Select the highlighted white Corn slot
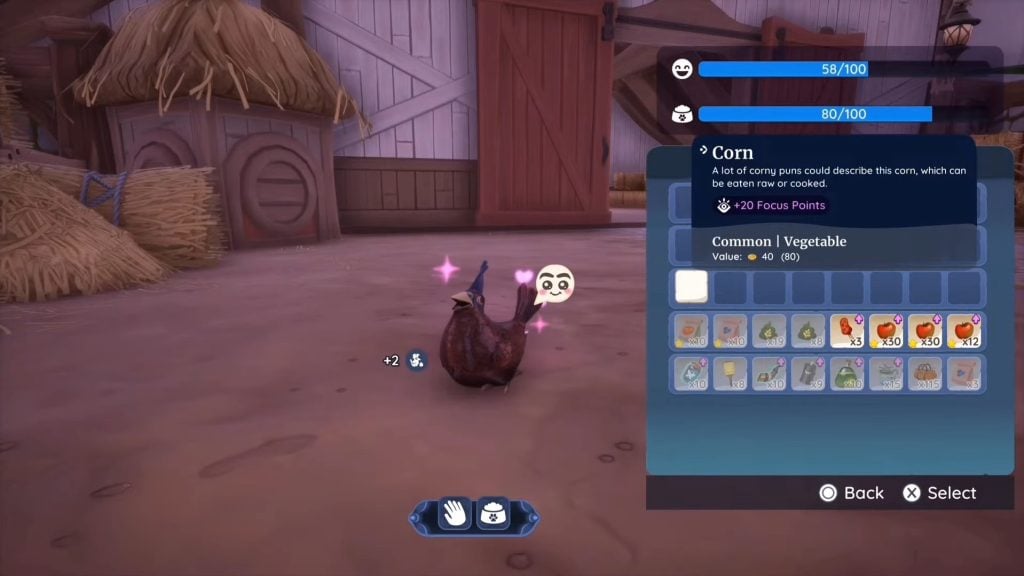The image size is (1024, 576). (691, 288)
